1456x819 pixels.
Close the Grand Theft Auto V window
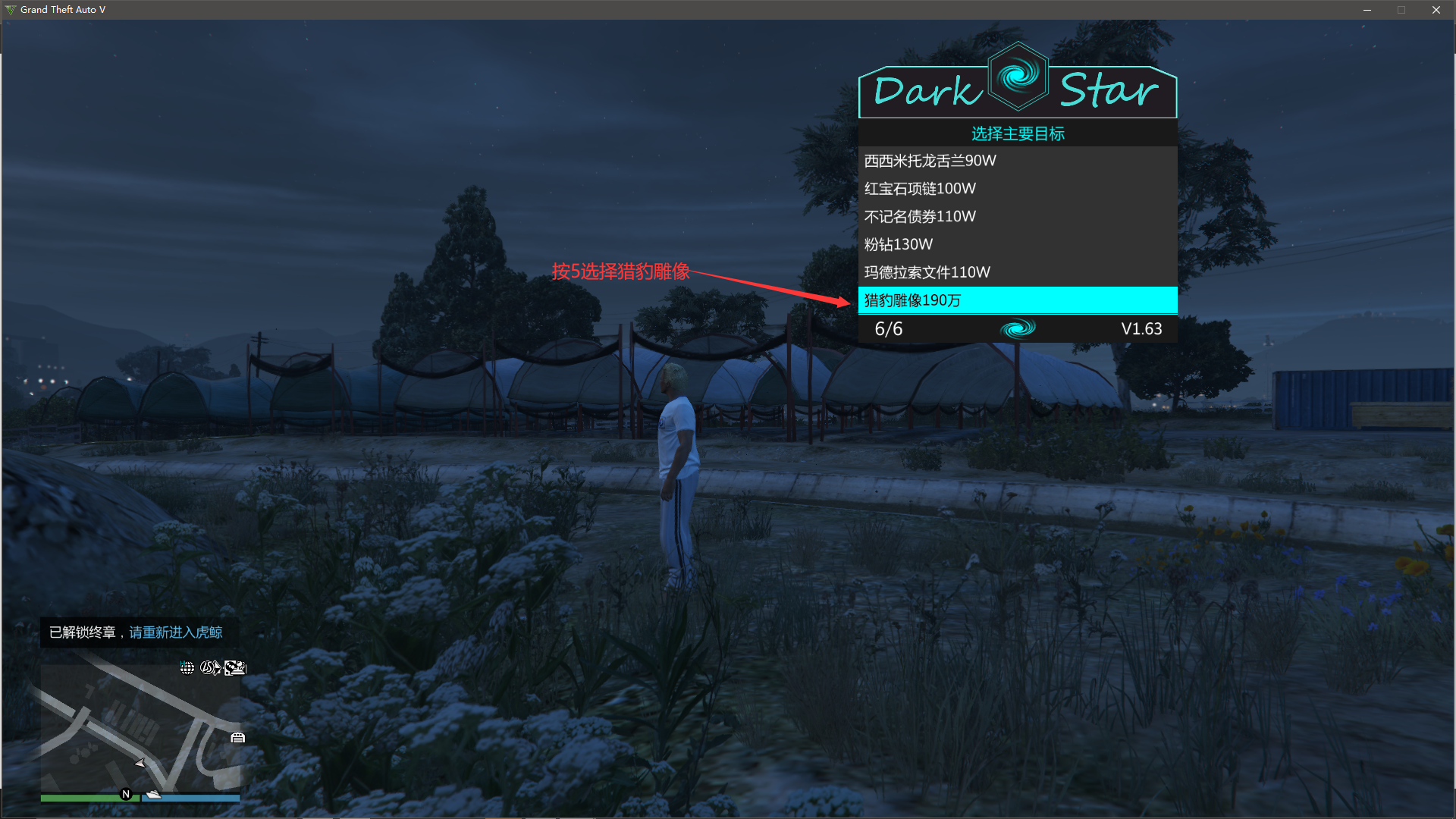point(1436,10)
